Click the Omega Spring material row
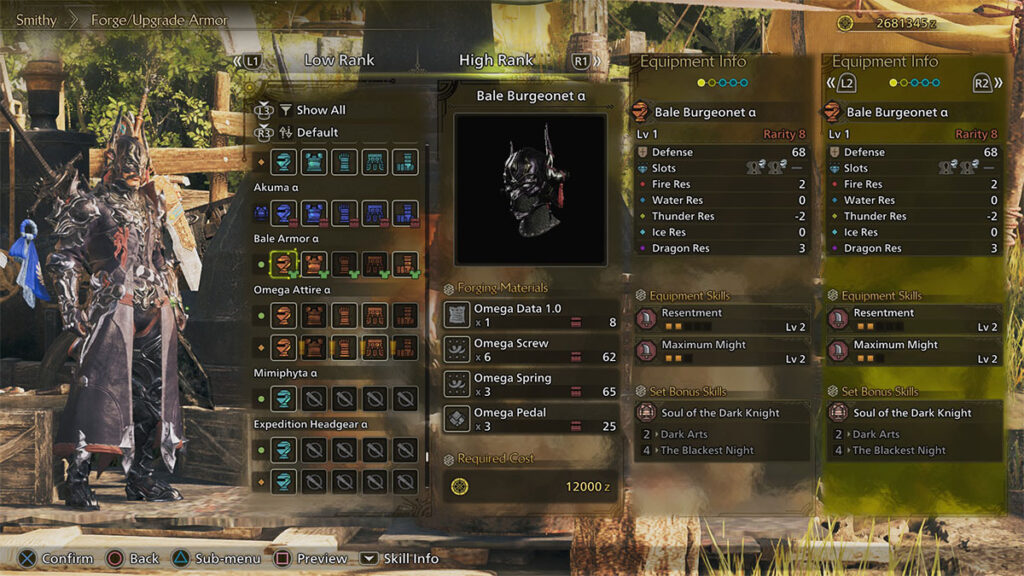Screen dimensions: 1024x576 (530, 385)
